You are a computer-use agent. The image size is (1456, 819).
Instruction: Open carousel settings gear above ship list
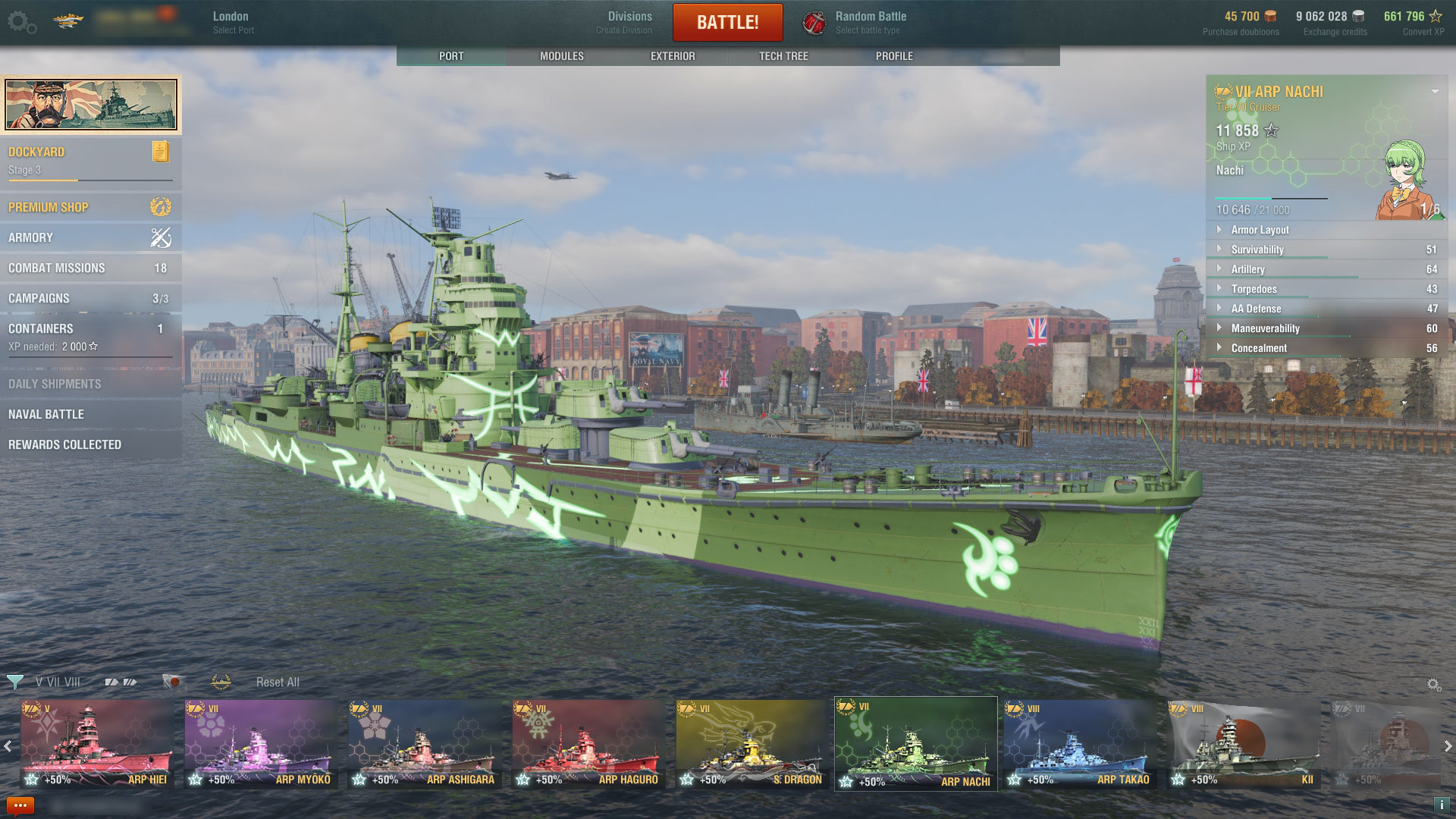point(1433,682)
